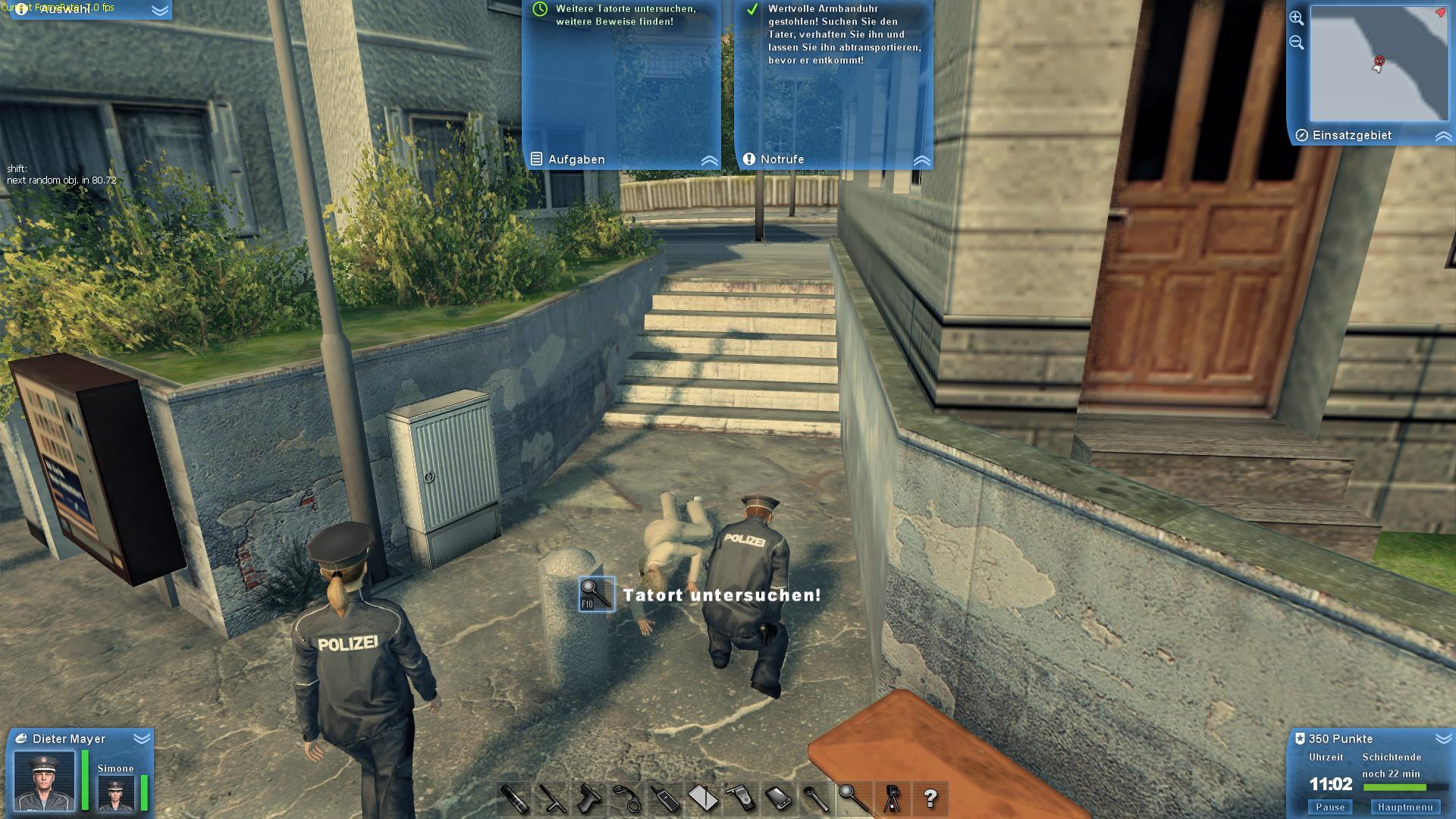
Task: Open the notebook equipment icon
Action: [704, 796]
